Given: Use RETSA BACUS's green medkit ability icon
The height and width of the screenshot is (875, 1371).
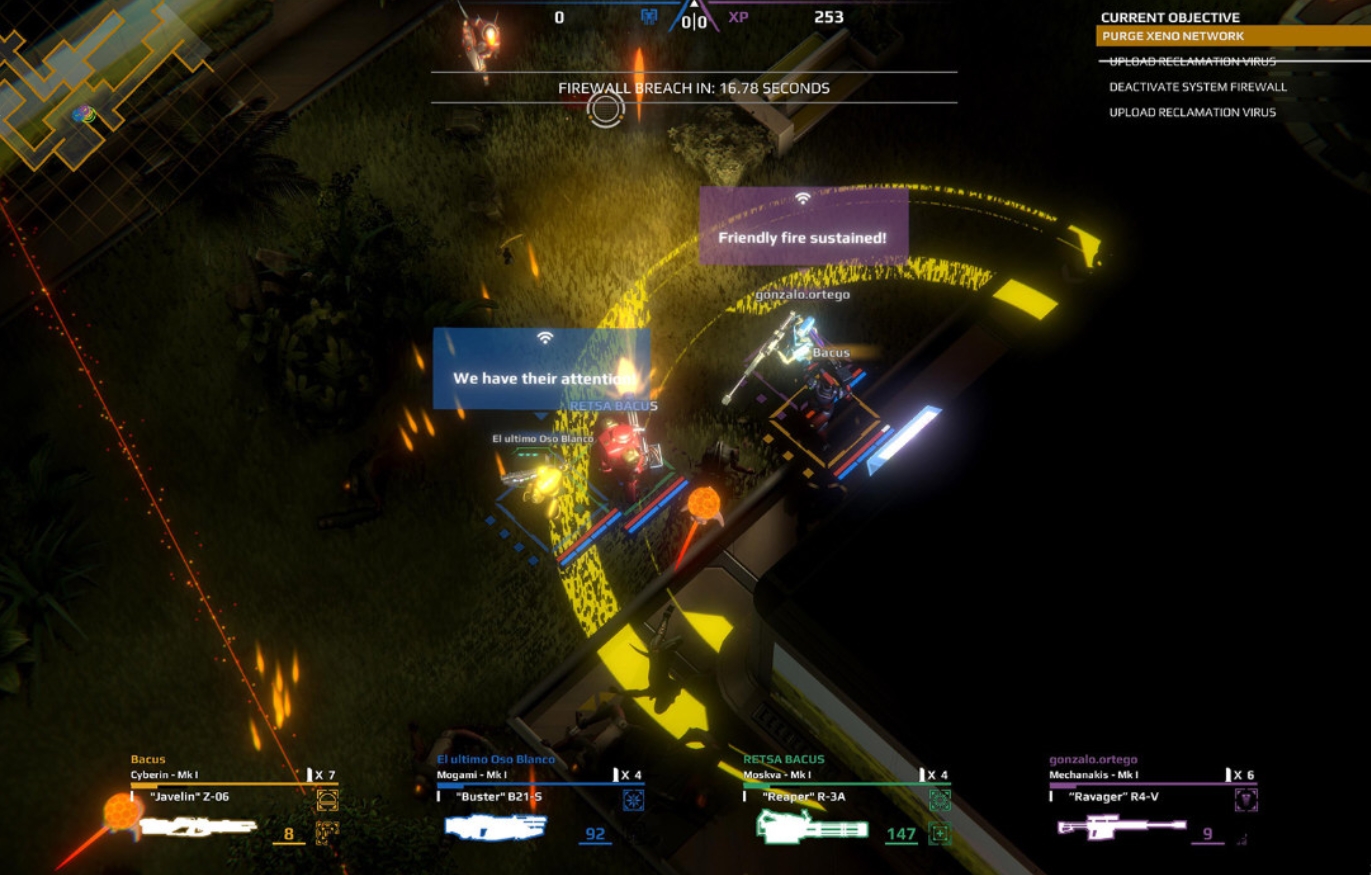Looking at the screenshot, I should [x=939, y=832].
